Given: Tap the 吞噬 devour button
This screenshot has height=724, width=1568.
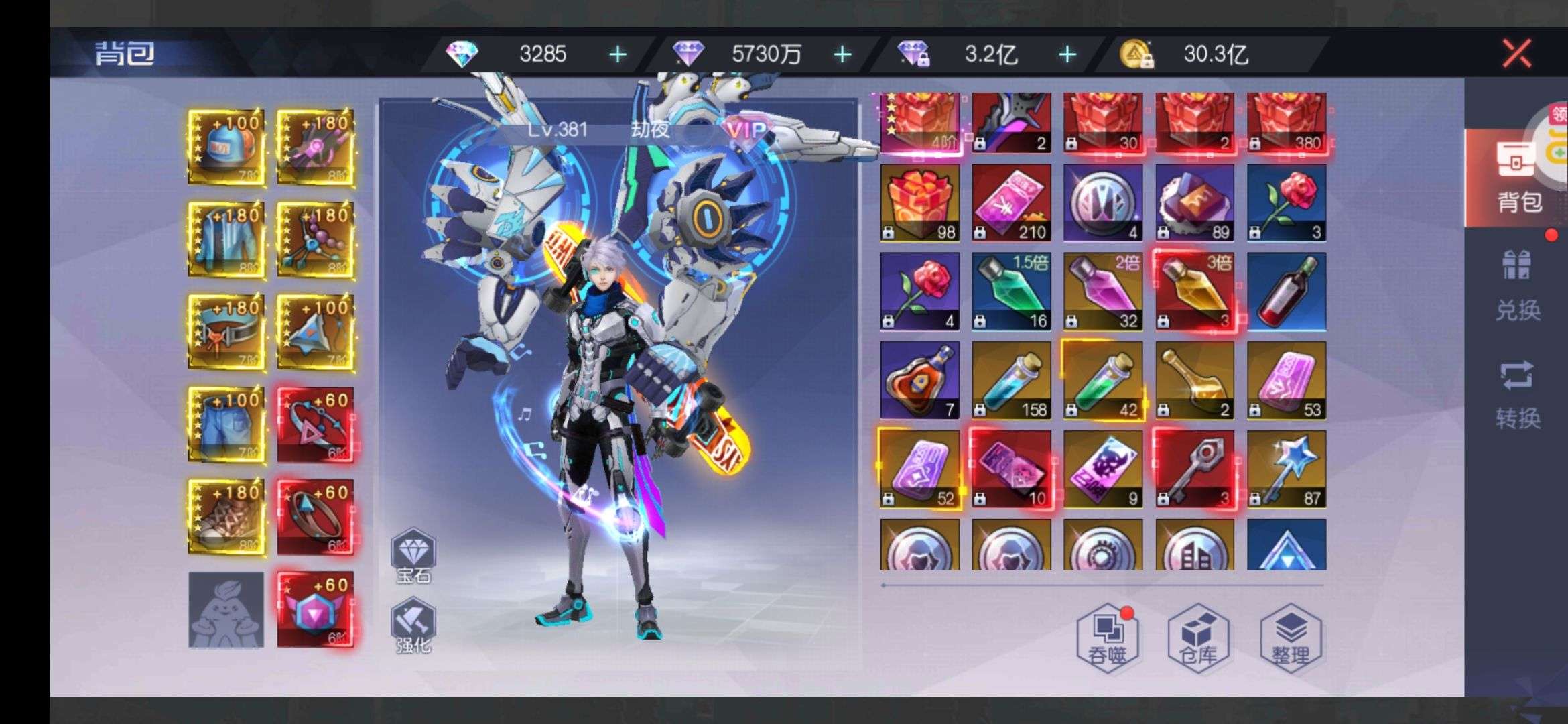Looking at the screenshot, I should [x=1108, y=638].
